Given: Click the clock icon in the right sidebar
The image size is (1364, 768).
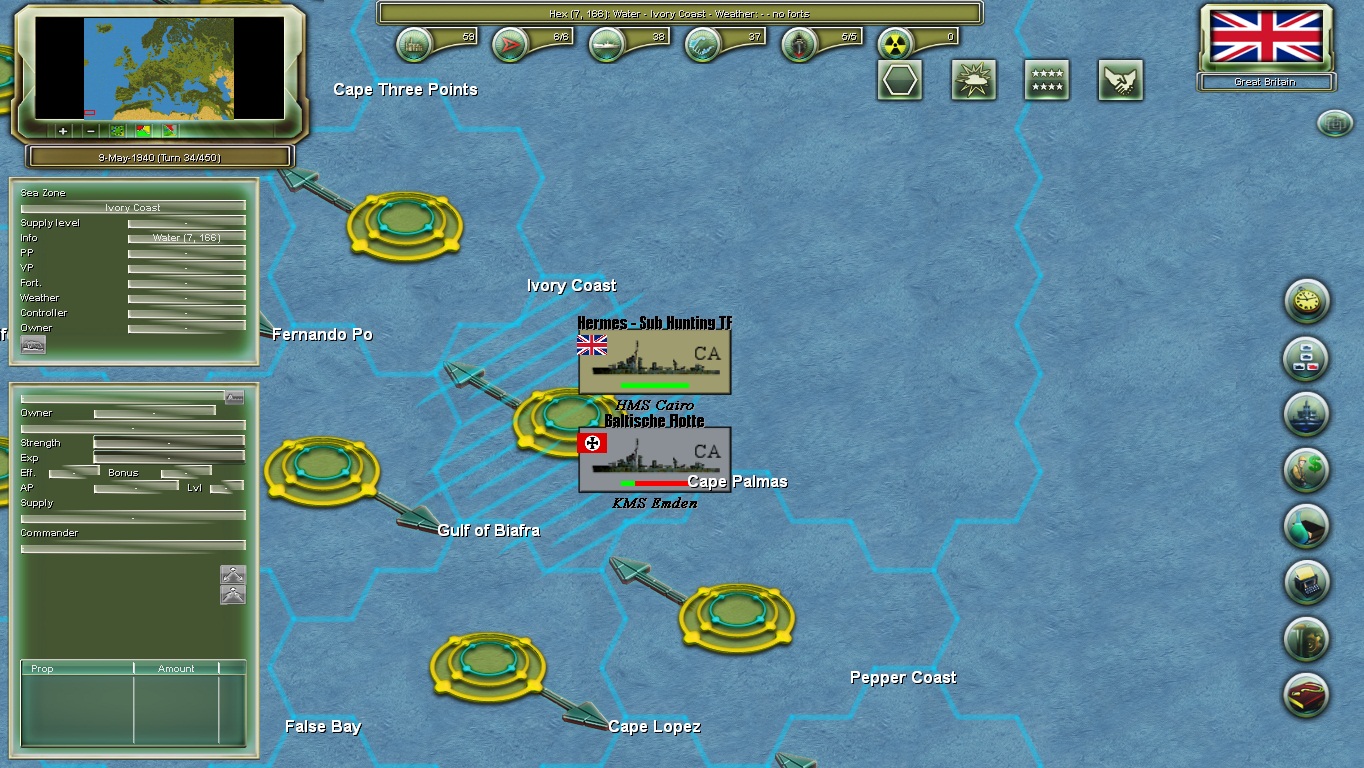Looking at the screenshot, I should pos(1306,302).
